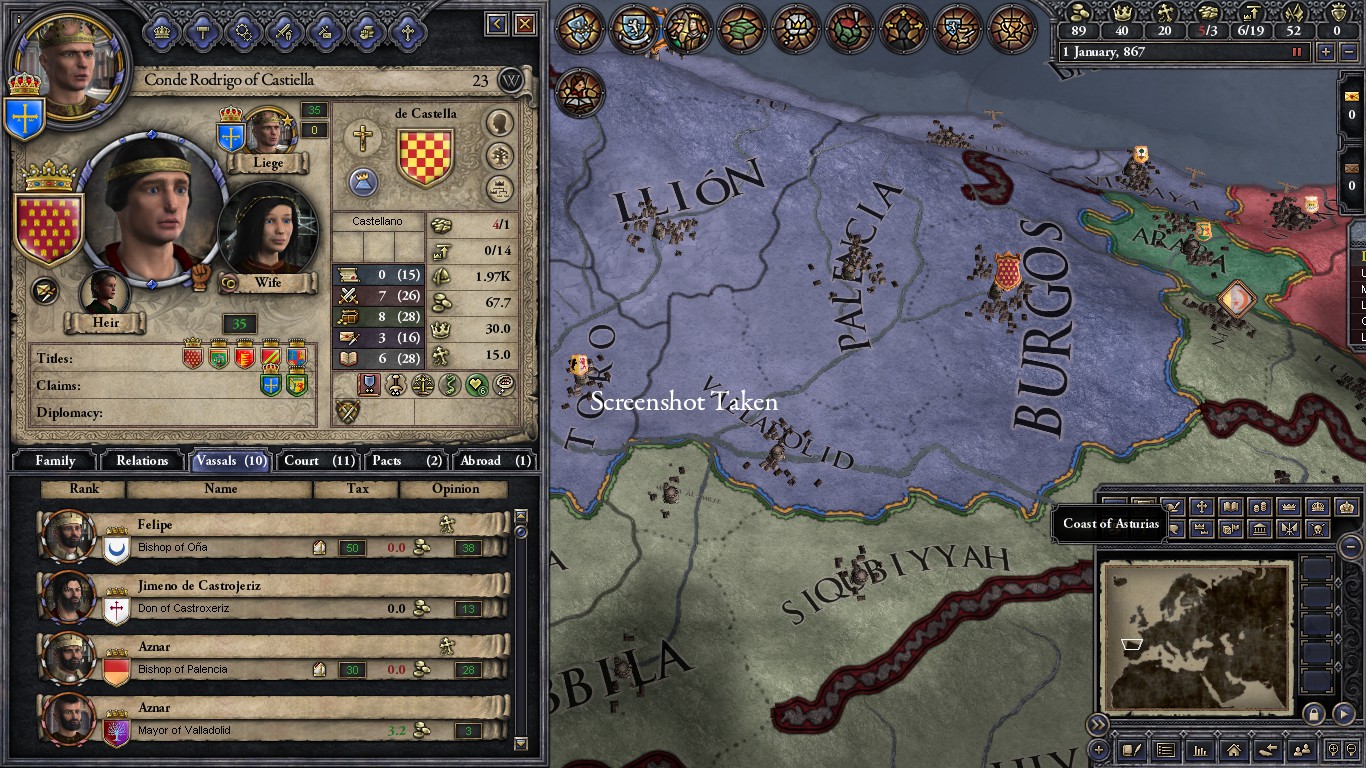This screenshot has height=768, width=1366.
Task: Sort vassals by the Opinion column
Action: 454,489
